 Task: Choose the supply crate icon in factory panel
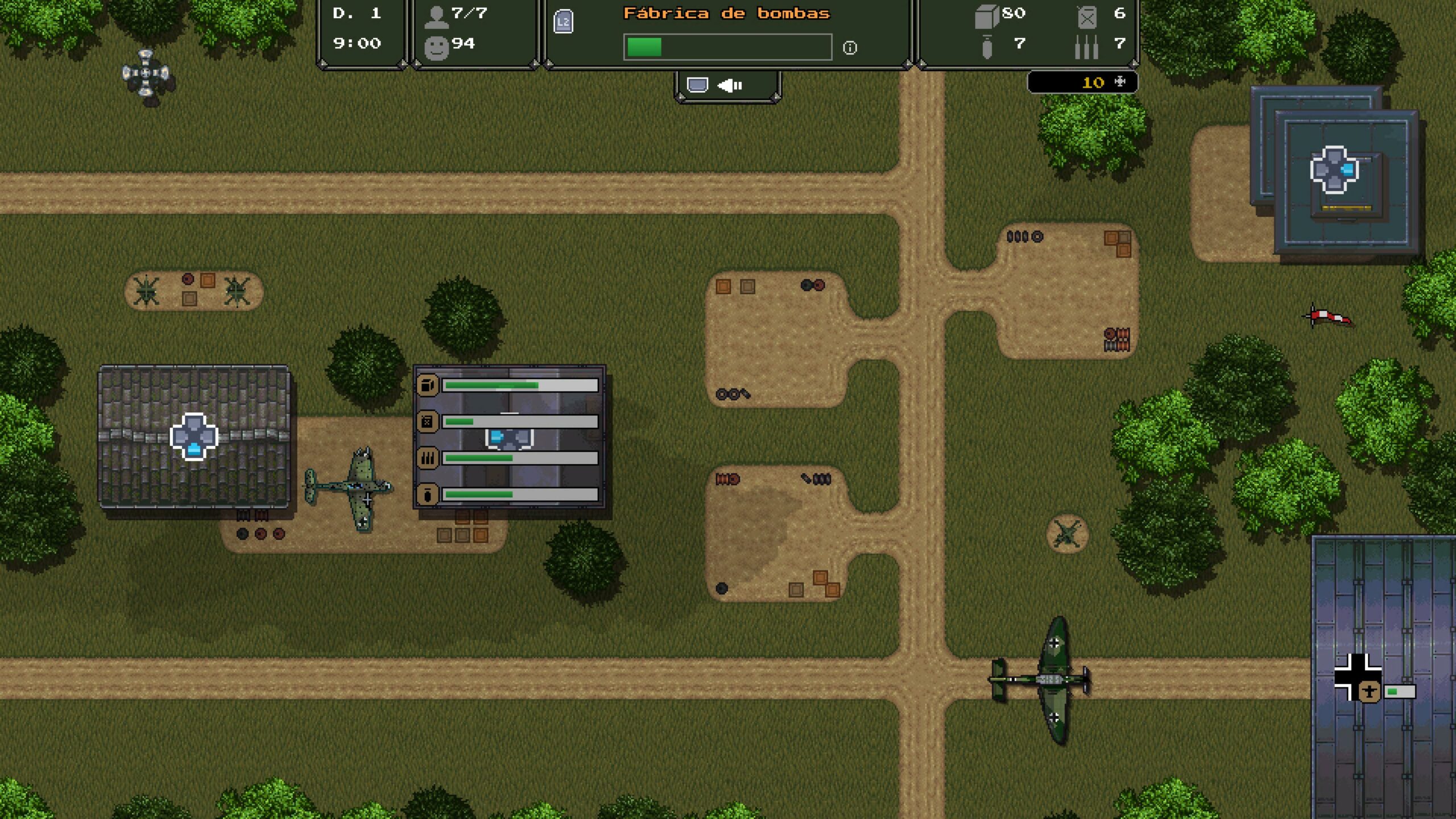428,385
